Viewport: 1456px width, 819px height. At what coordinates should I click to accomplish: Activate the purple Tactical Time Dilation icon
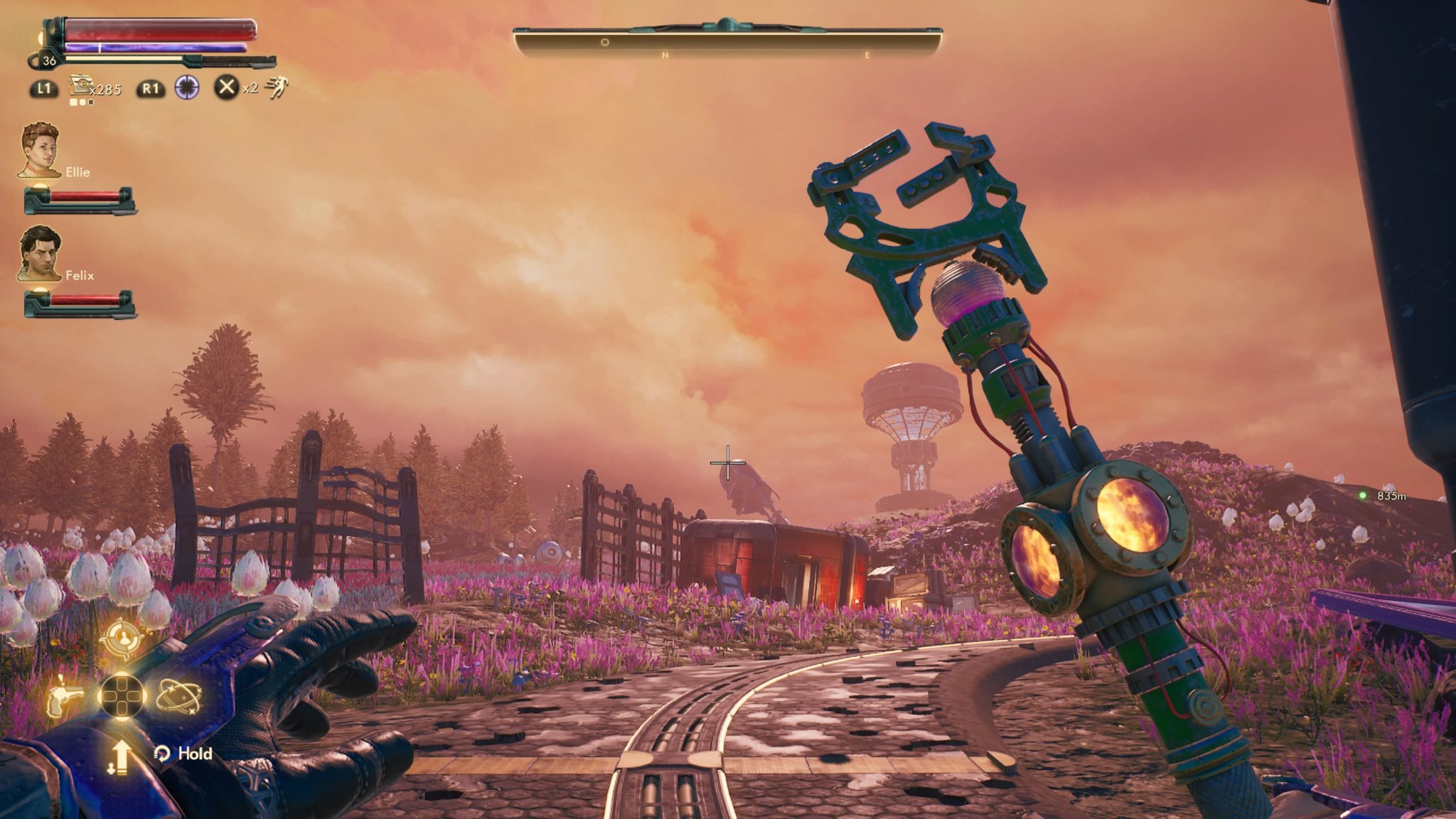click(x=187, y=87)
